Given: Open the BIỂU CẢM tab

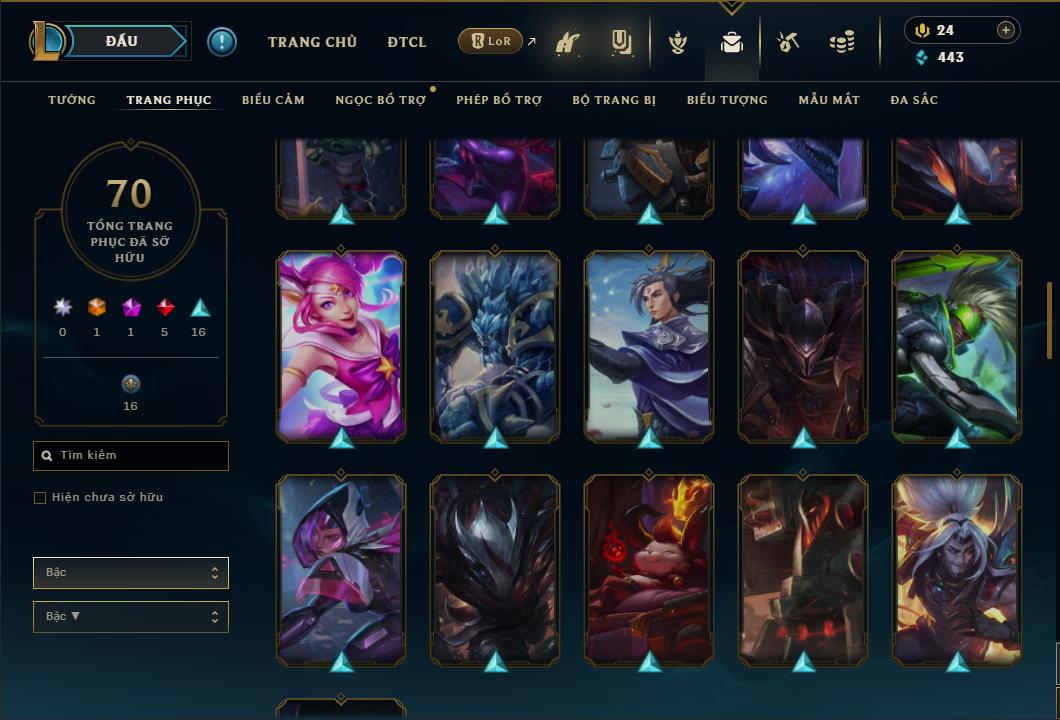Looking at the screenshot, I should click(273, 100).
